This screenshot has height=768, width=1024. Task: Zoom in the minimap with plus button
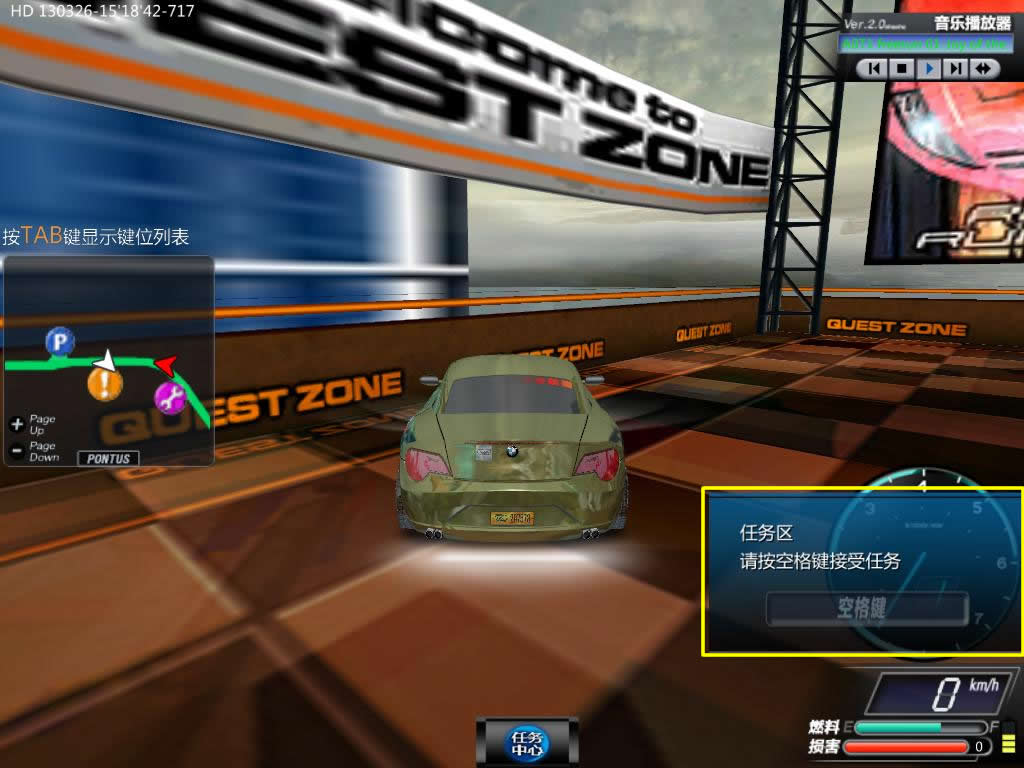(16, 424)
